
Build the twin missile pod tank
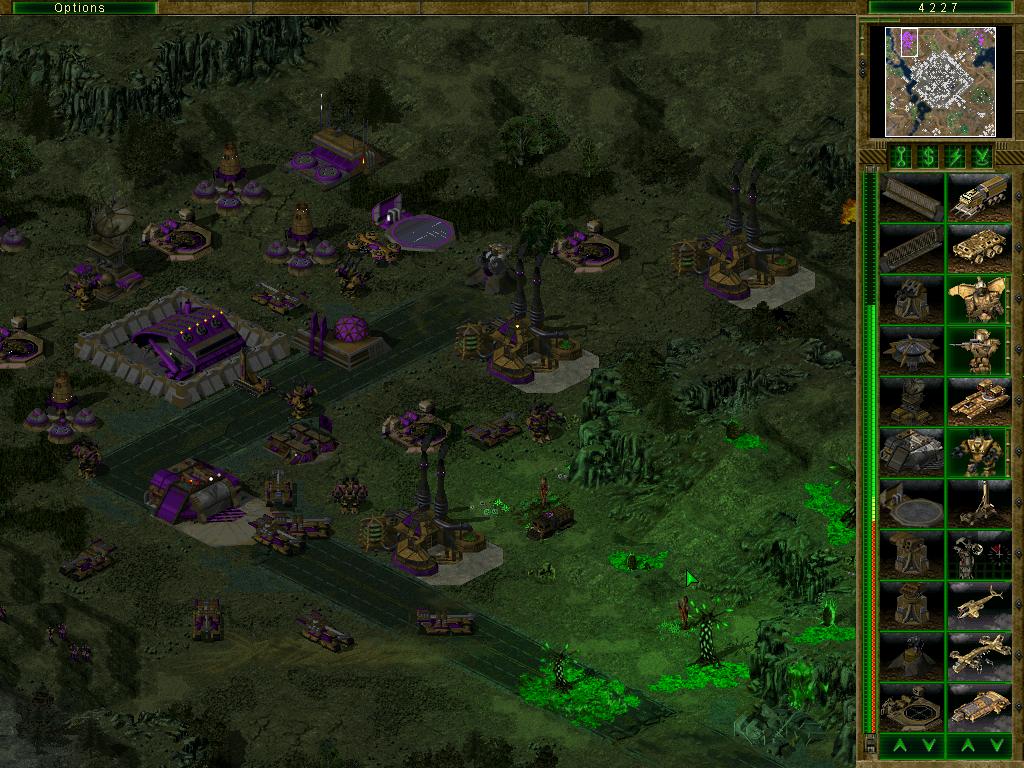pyautogui.click(x=979, y=402)
